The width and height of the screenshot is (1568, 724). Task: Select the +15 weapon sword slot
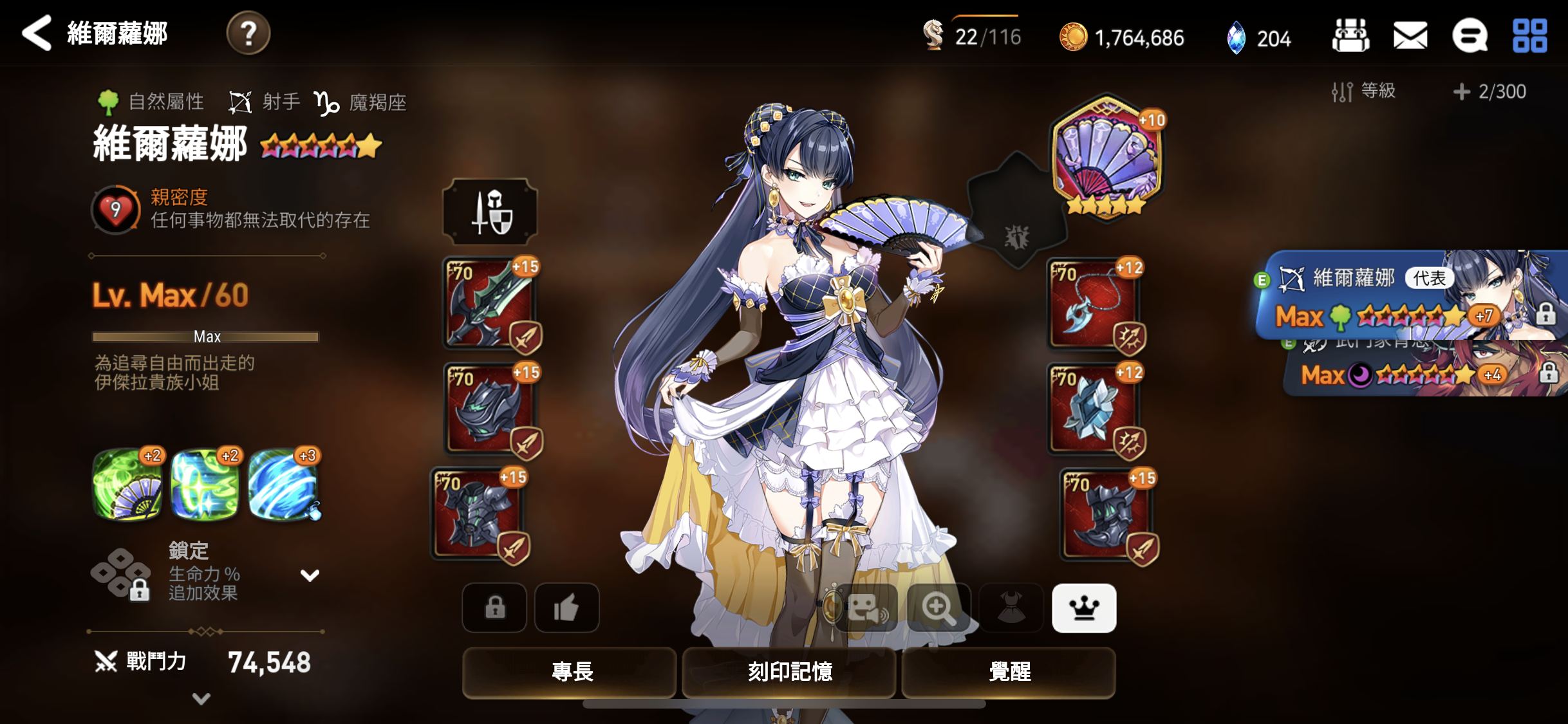tap(490, 303)
